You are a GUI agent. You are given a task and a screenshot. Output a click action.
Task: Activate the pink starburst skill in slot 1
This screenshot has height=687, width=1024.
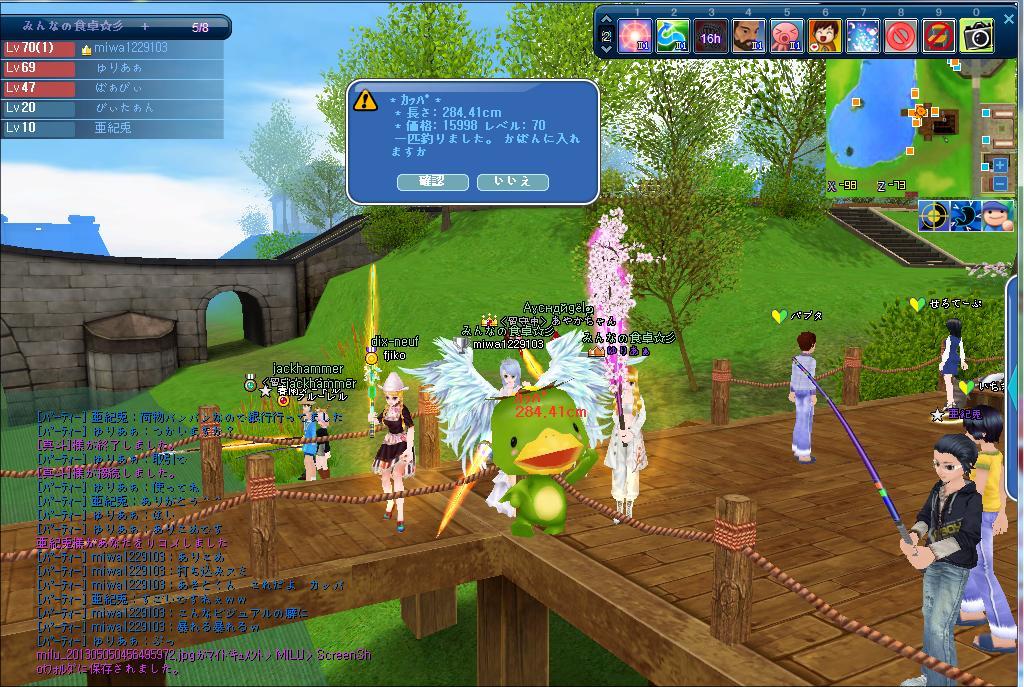(x=635, y=37)
